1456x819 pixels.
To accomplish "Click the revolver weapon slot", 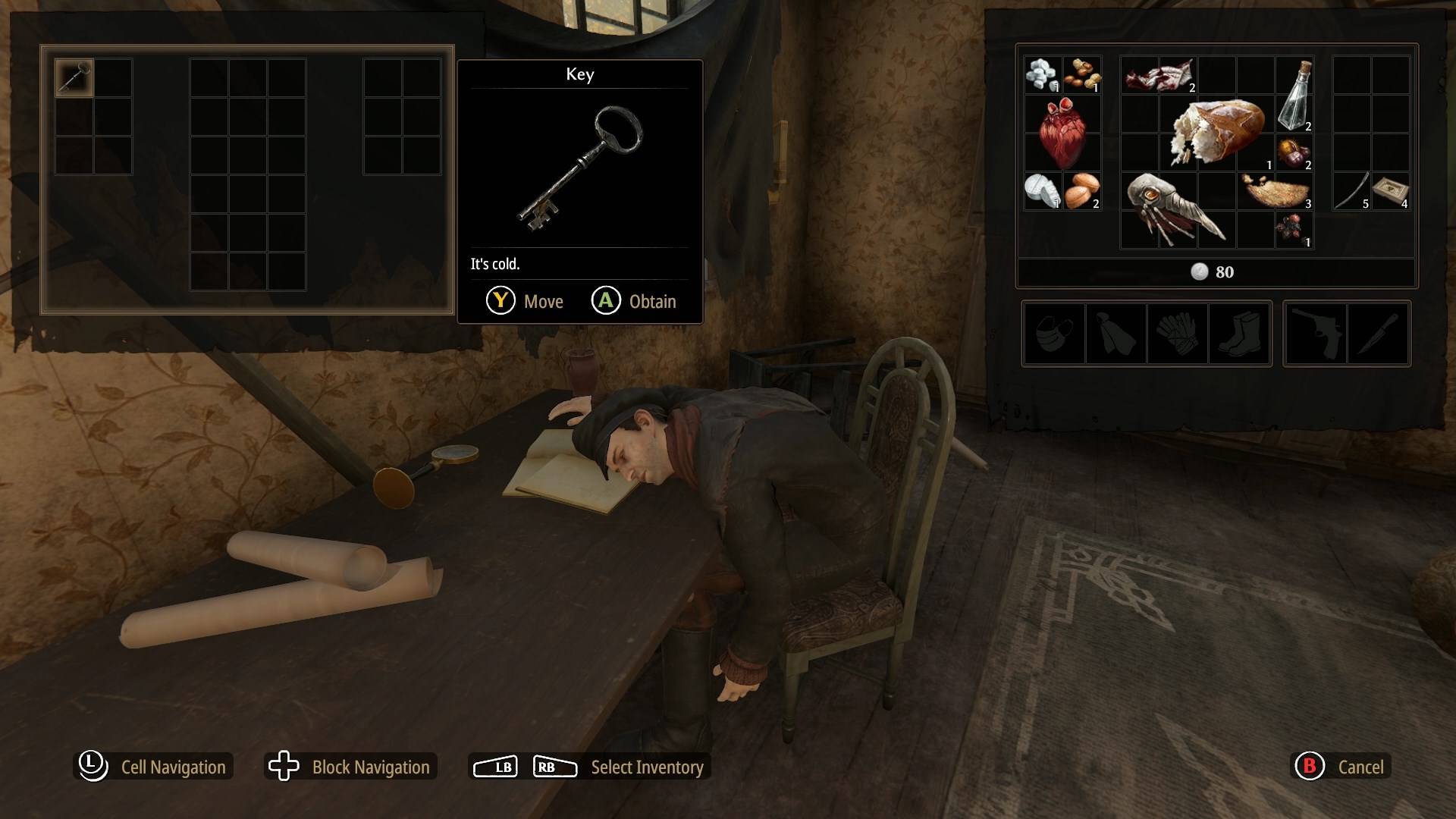I will (1316, 334).
